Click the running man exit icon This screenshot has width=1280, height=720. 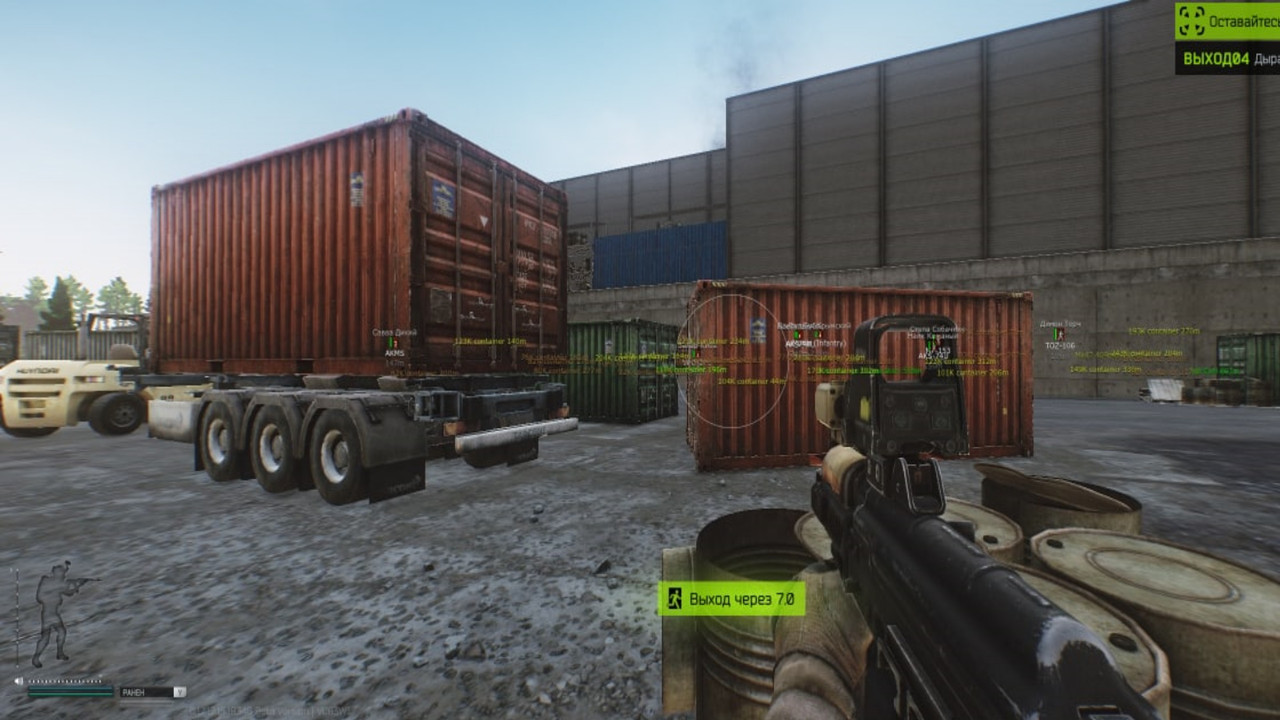pos(675,599)
